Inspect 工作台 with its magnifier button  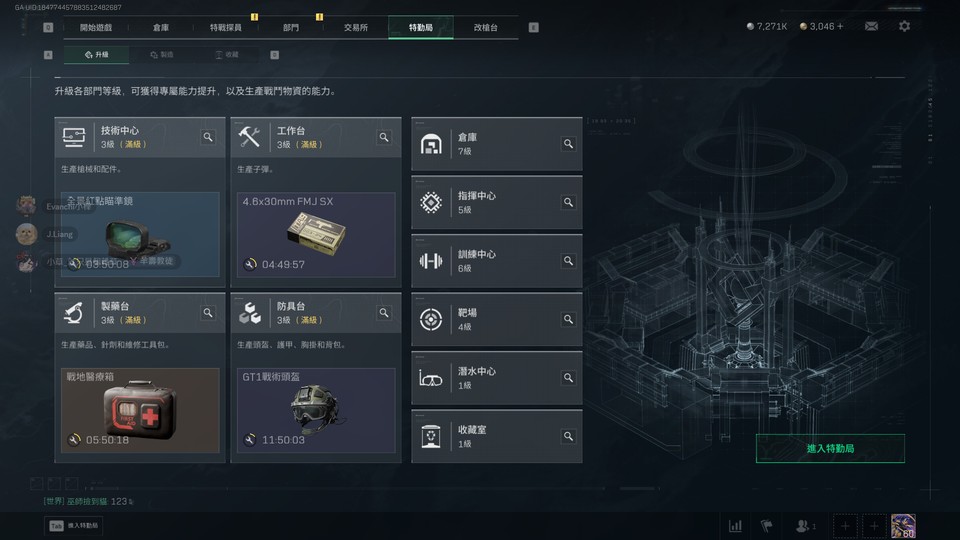click(x=384, y=137)
